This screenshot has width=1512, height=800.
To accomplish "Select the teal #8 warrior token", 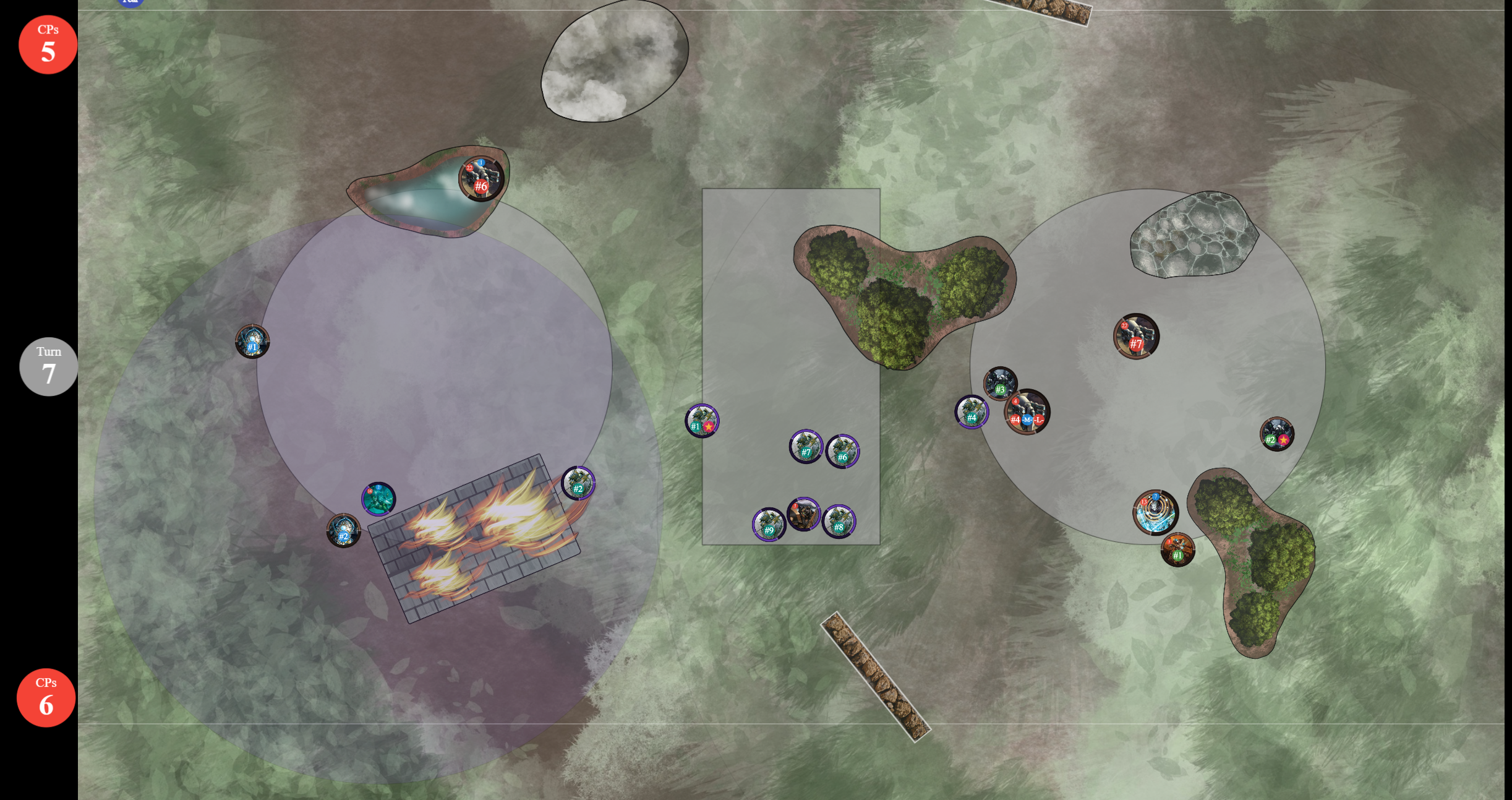I will (839, 522).
